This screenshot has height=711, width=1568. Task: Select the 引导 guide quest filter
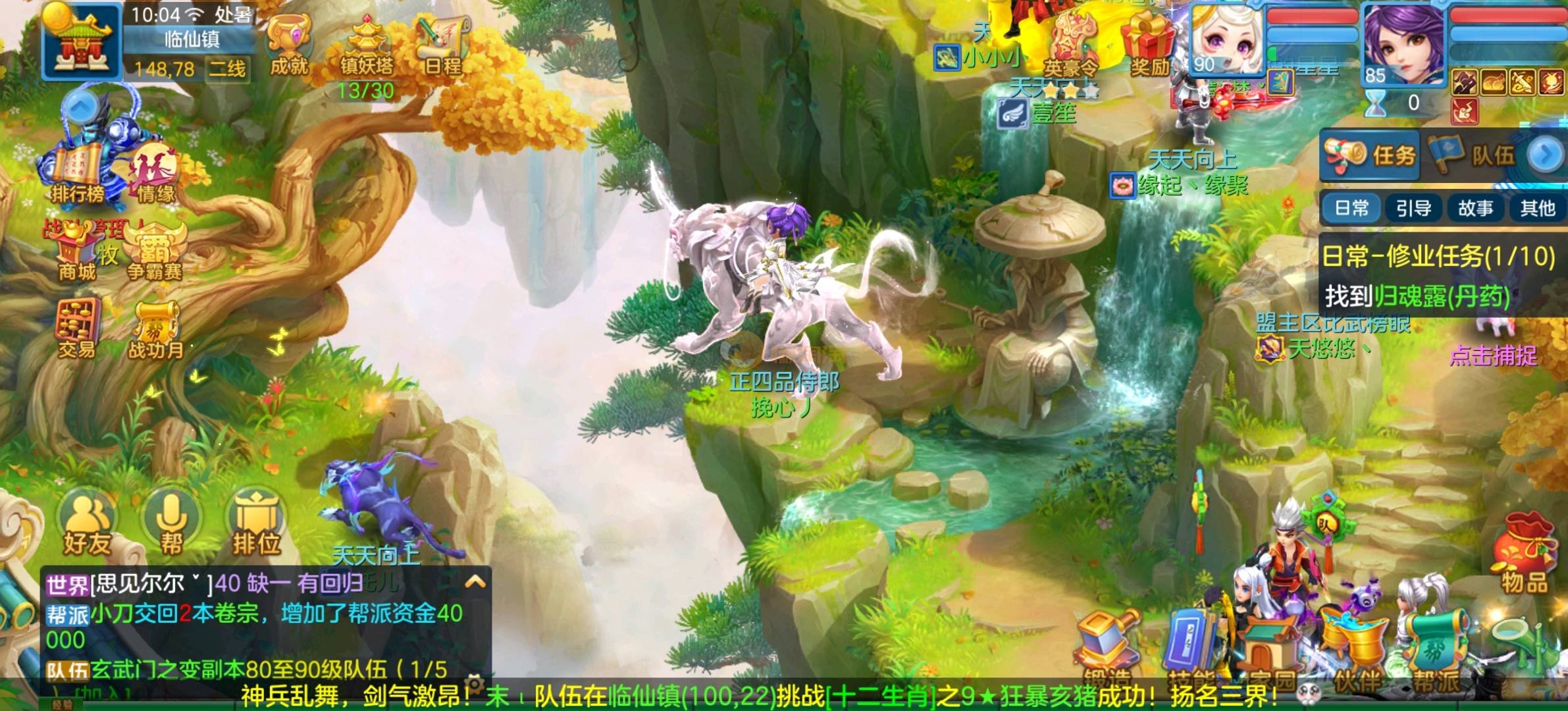point(1413,209)
